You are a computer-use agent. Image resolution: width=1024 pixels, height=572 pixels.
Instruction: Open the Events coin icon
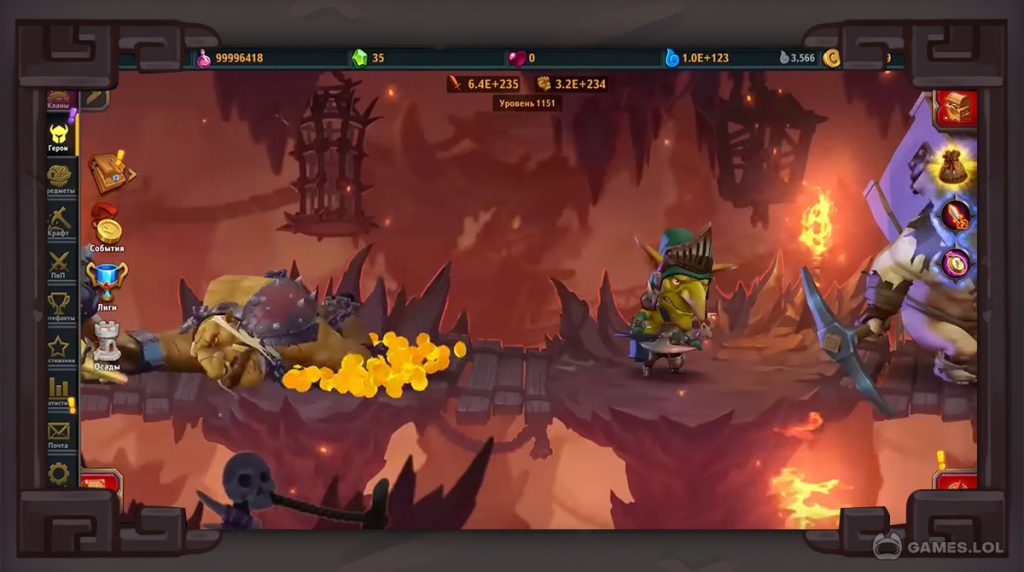(x=107, y=228)
